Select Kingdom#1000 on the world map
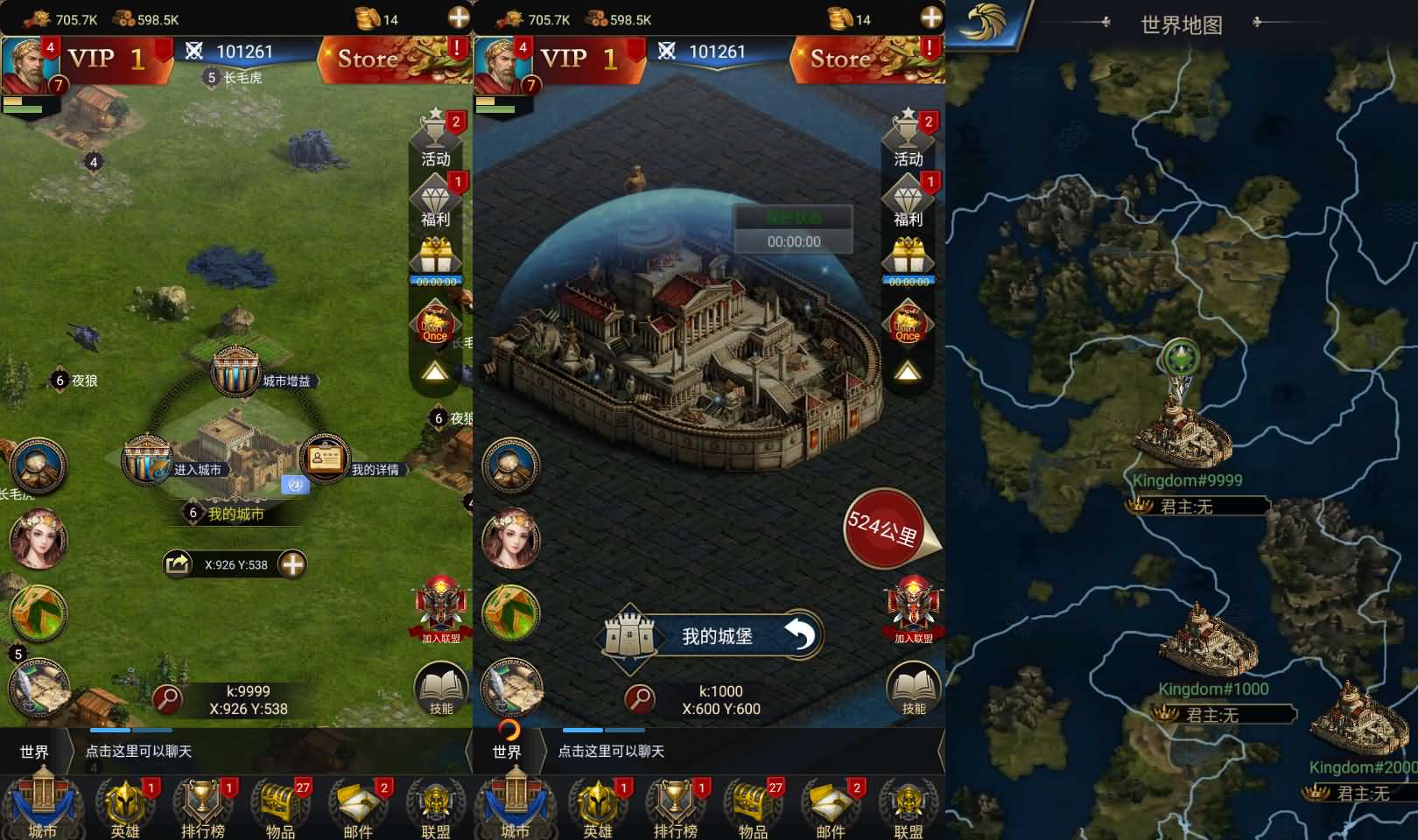 1208,640
